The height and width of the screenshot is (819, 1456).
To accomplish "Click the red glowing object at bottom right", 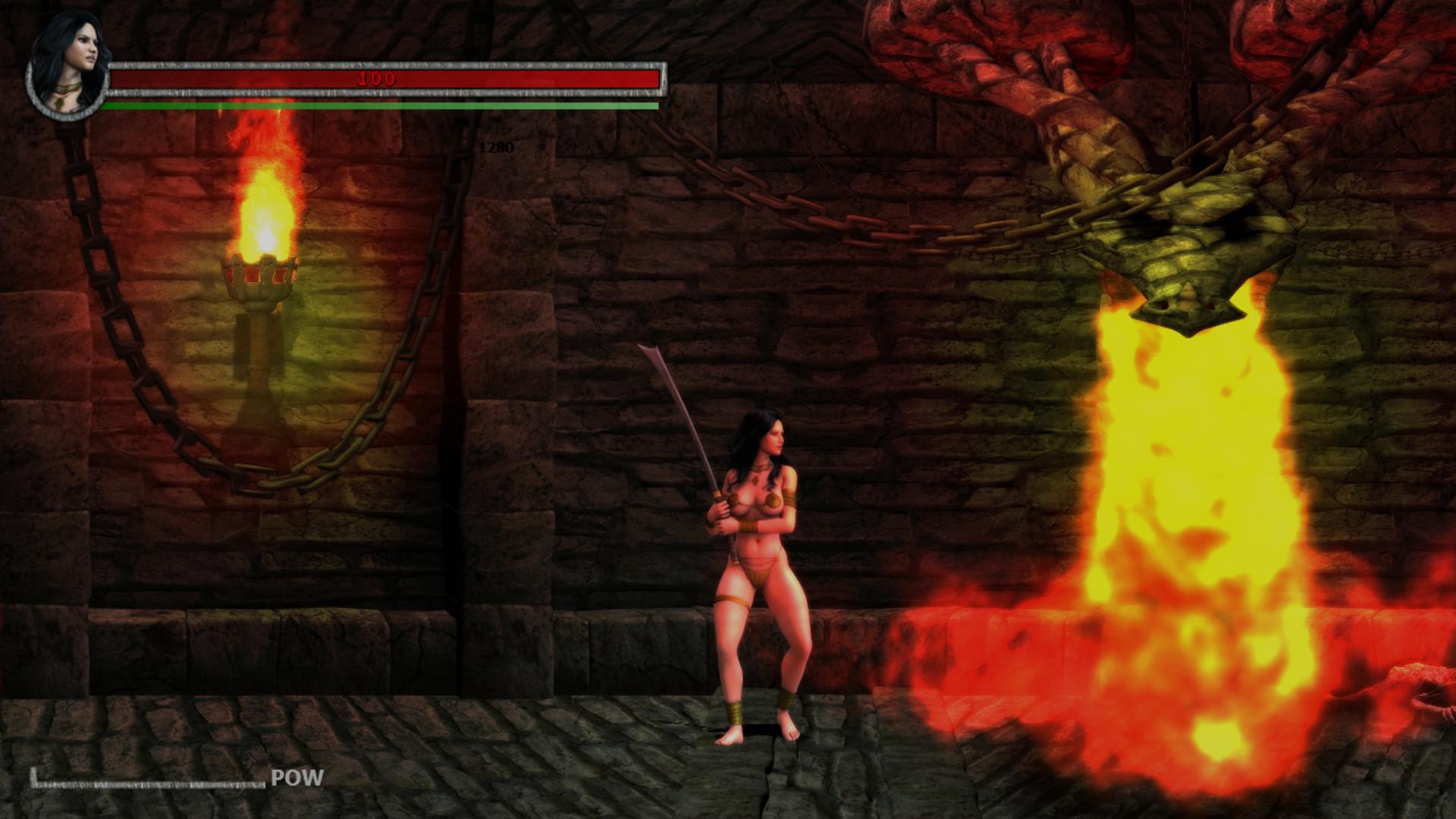I will coord(1426,682).
